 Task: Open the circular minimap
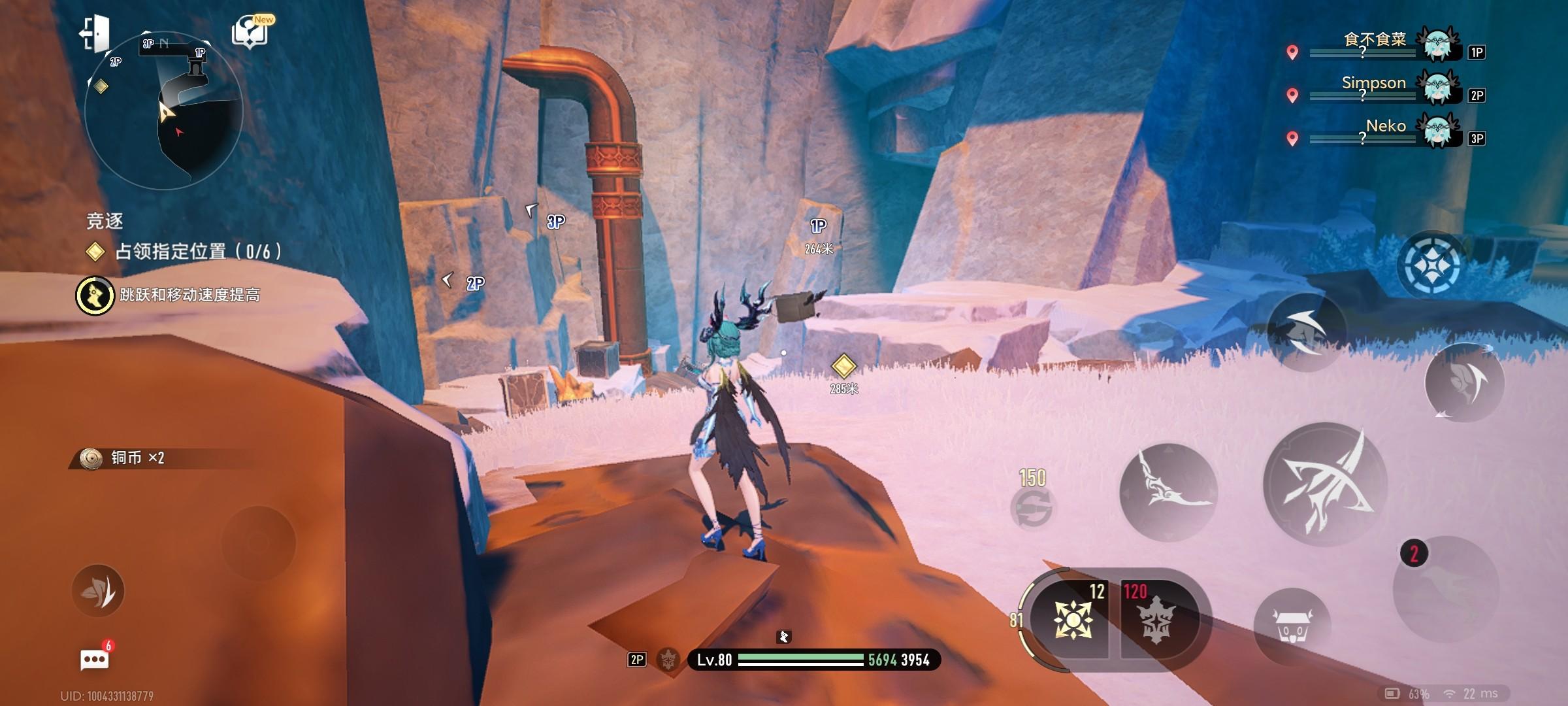[x=163, y=111]
